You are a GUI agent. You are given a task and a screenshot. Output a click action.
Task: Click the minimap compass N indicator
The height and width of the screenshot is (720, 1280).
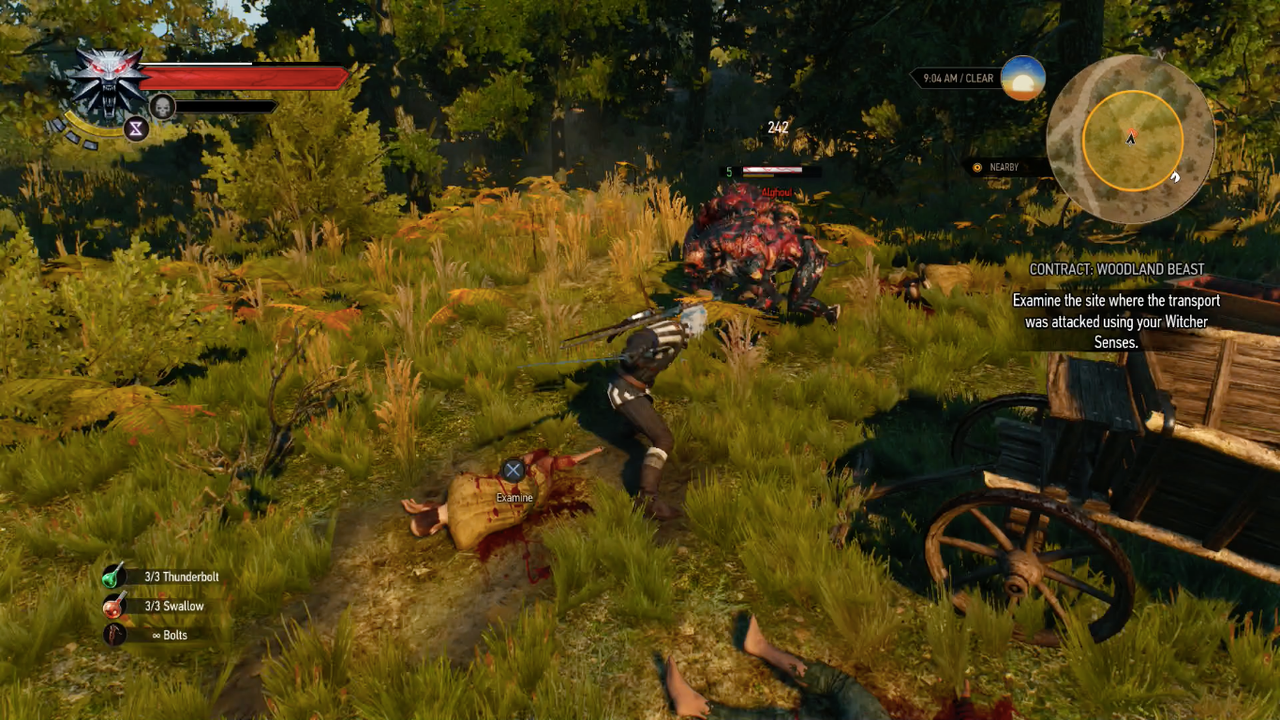coord(1159,54)
